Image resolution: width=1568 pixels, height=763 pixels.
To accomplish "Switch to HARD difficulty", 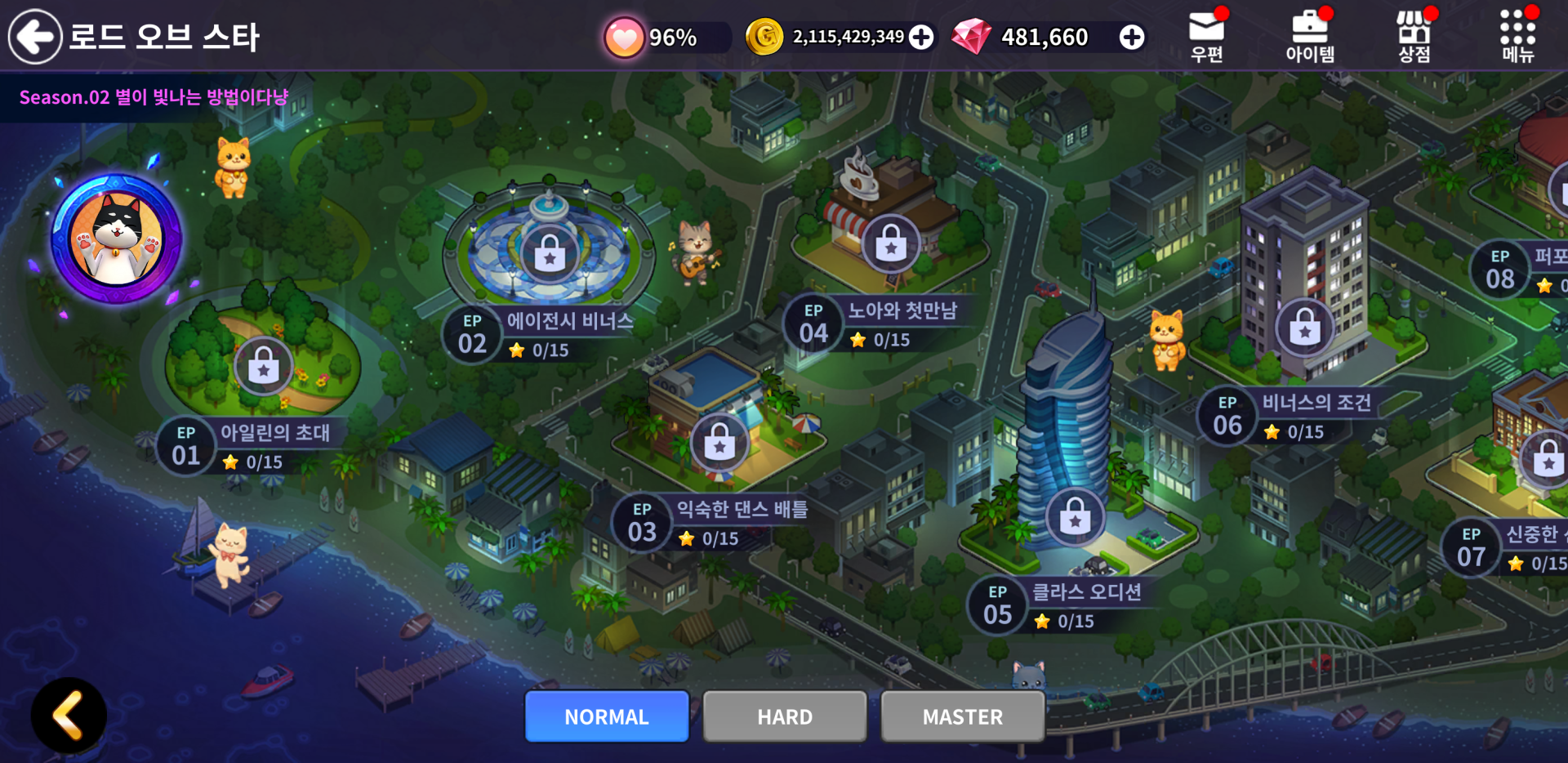I will (785, 716).
